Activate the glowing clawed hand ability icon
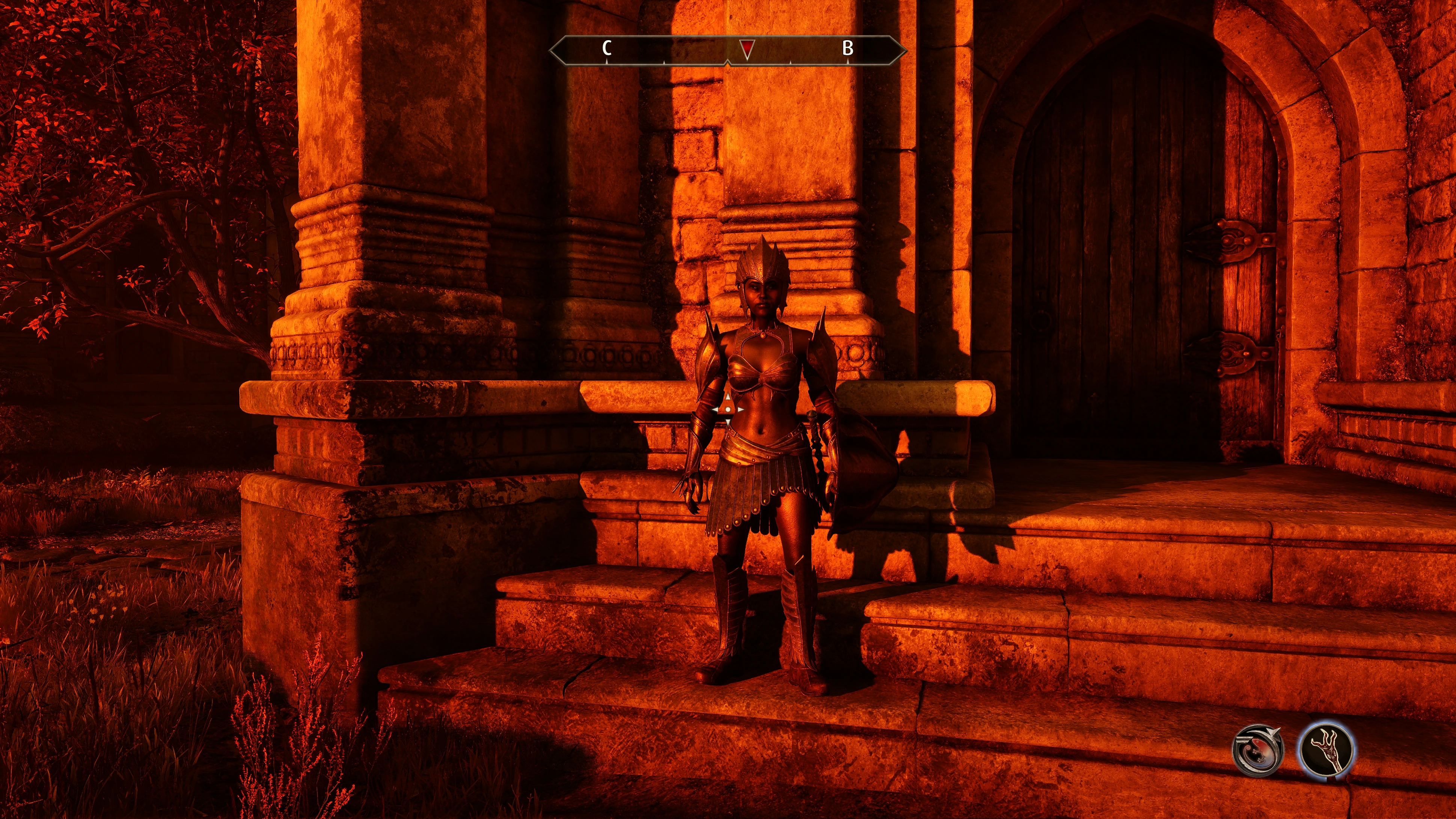Screen dimensions: 1456x819 coord(1326,750)
